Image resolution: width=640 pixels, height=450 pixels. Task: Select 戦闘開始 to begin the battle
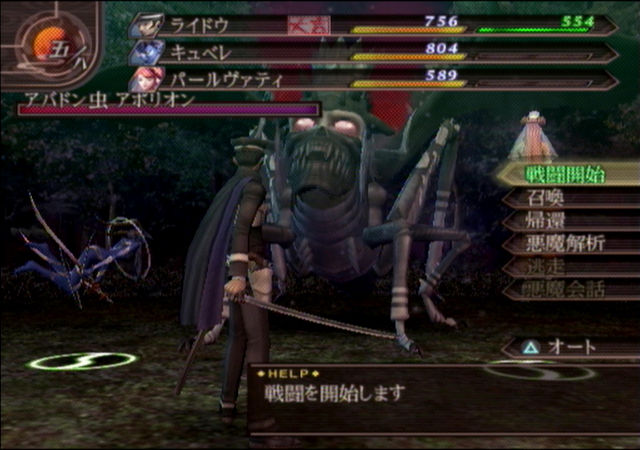coord(565,174)
